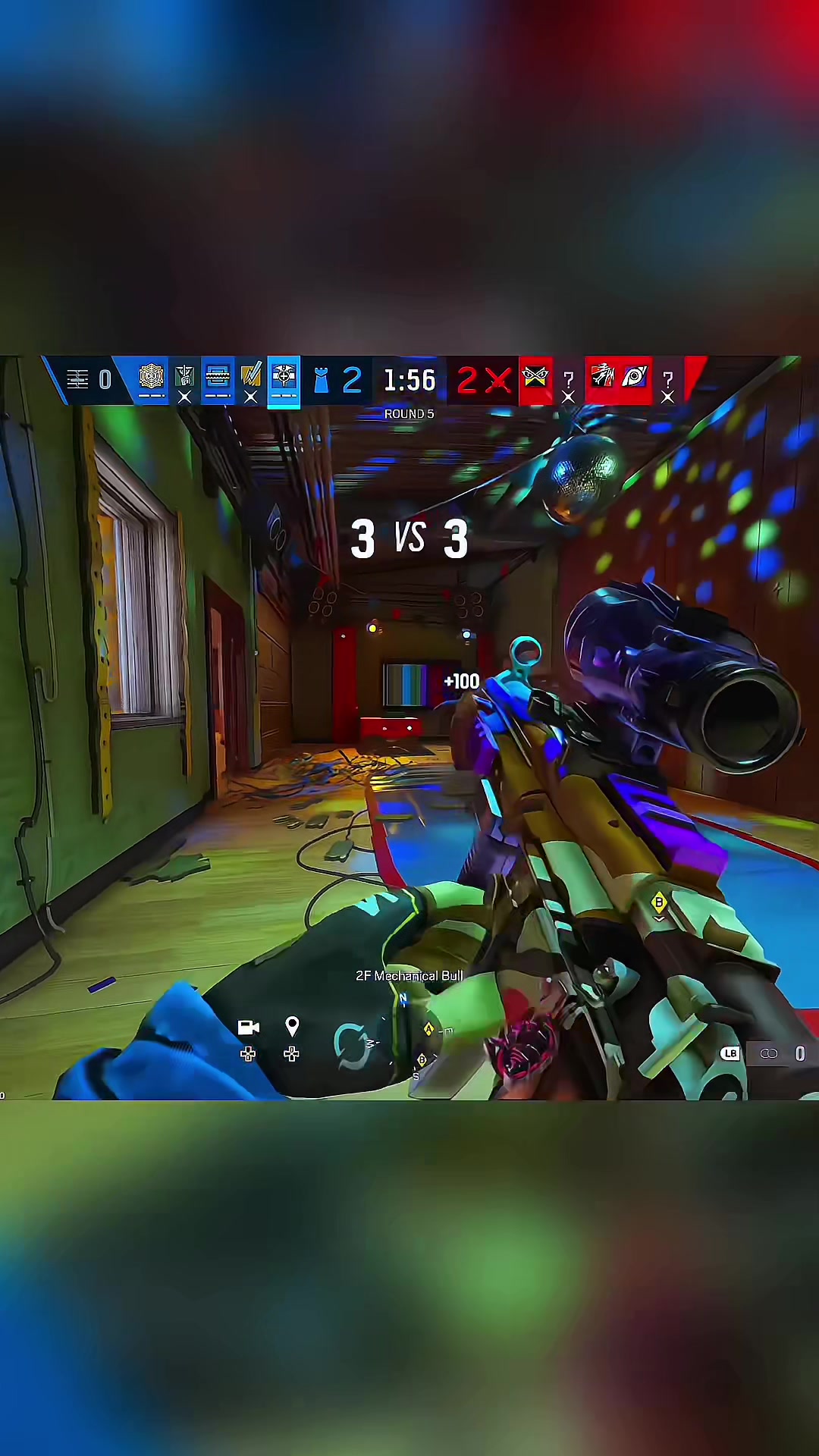Select the gadget slot showing count zero
The image size is (819, 1456).
[x=799, y=1053]
